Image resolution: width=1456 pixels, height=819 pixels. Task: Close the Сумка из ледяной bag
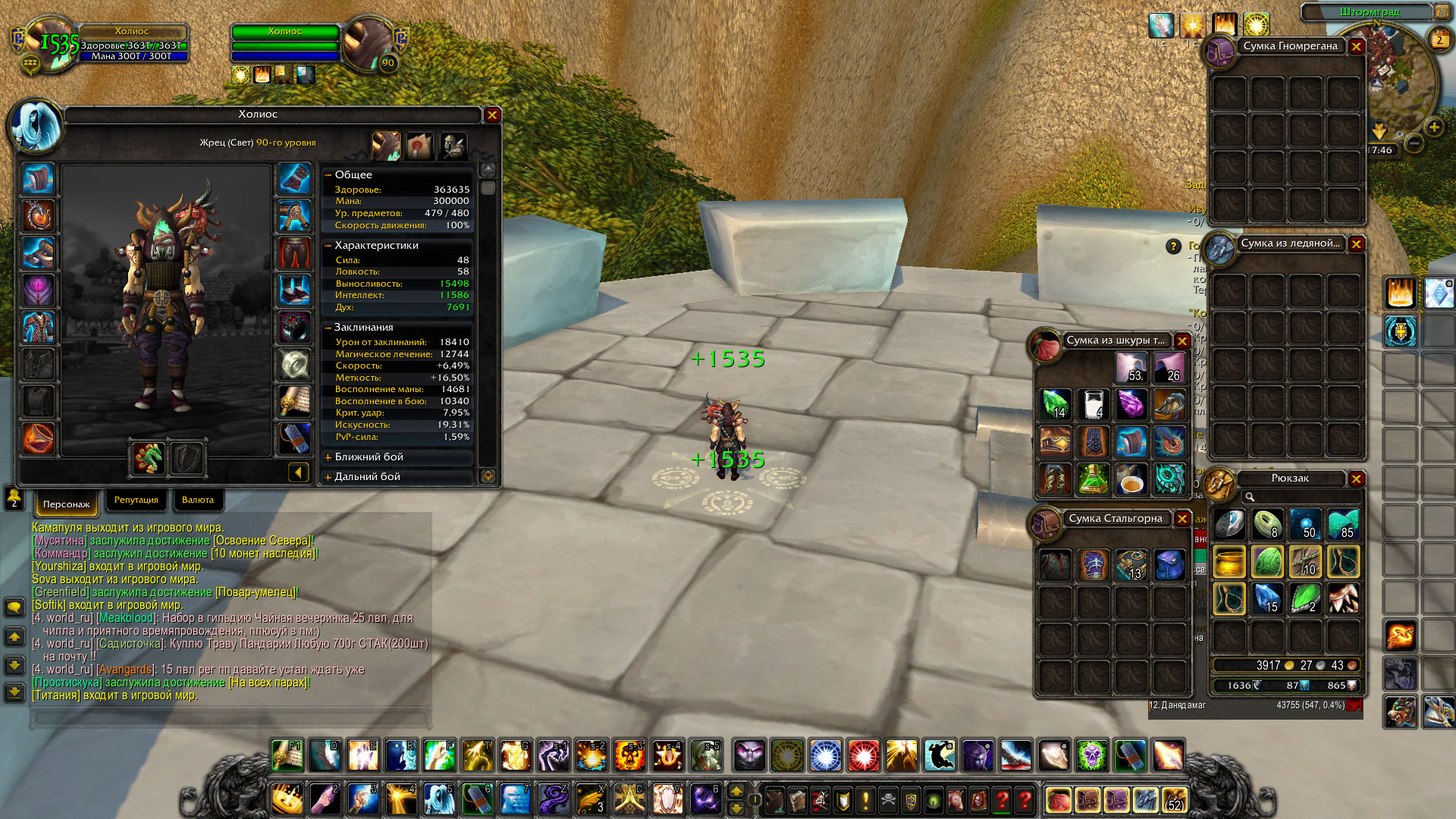click(x=1356, y=244)
